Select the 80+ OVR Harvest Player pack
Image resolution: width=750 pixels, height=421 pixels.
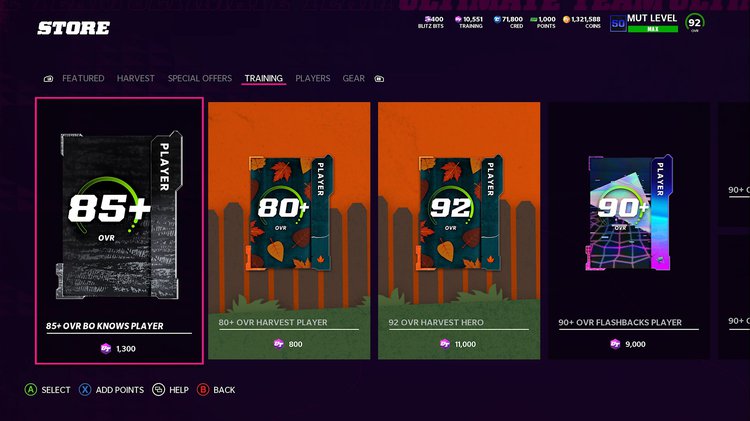click(x=289, y=230)
